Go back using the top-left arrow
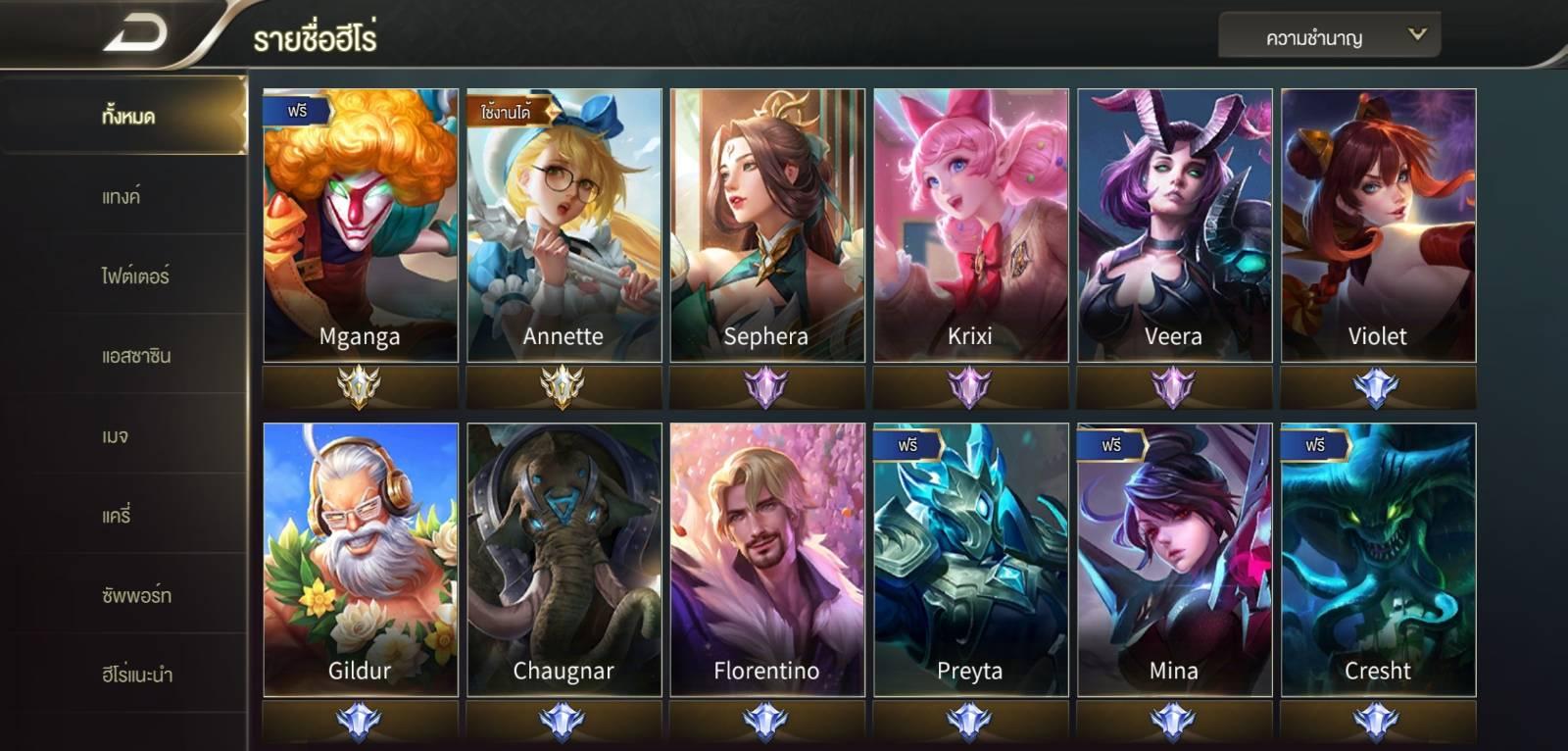The image size is (1568, 751). point(135,34)
